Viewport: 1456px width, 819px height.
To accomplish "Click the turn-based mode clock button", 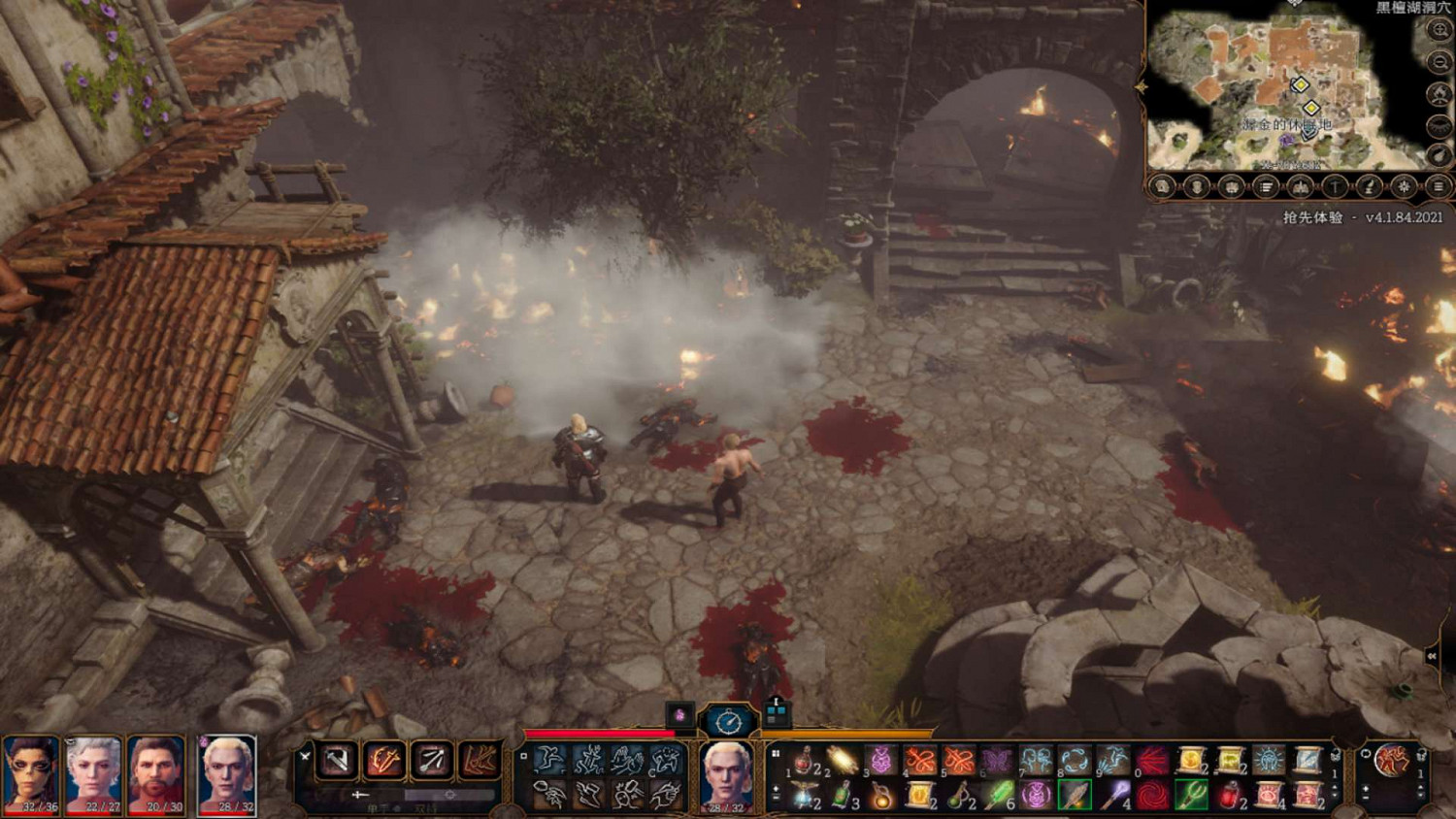I will coord(727,721).
